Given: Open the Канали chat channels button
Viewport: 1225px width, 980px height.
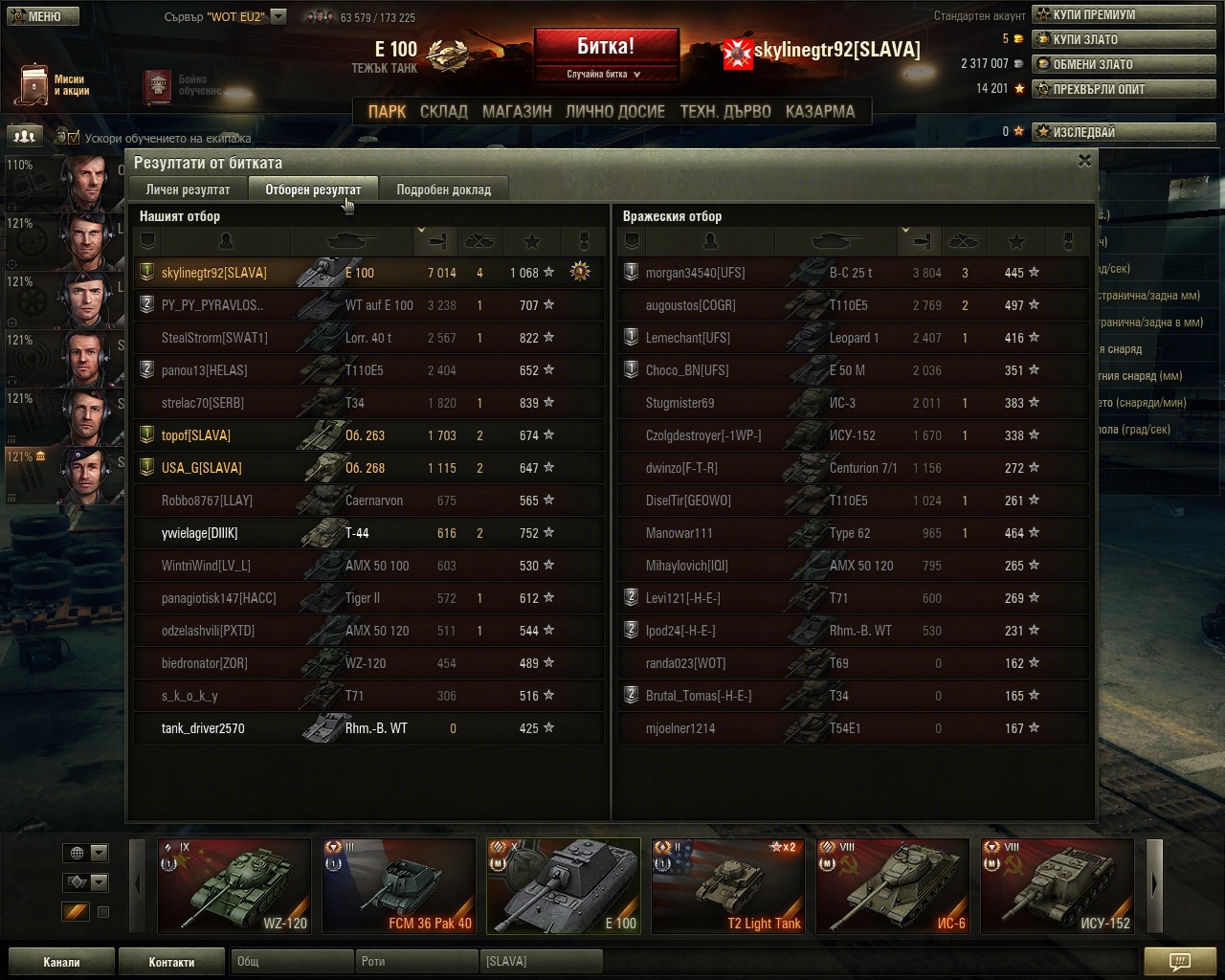Looking at the screenshot, I should (x=61, y=962).
